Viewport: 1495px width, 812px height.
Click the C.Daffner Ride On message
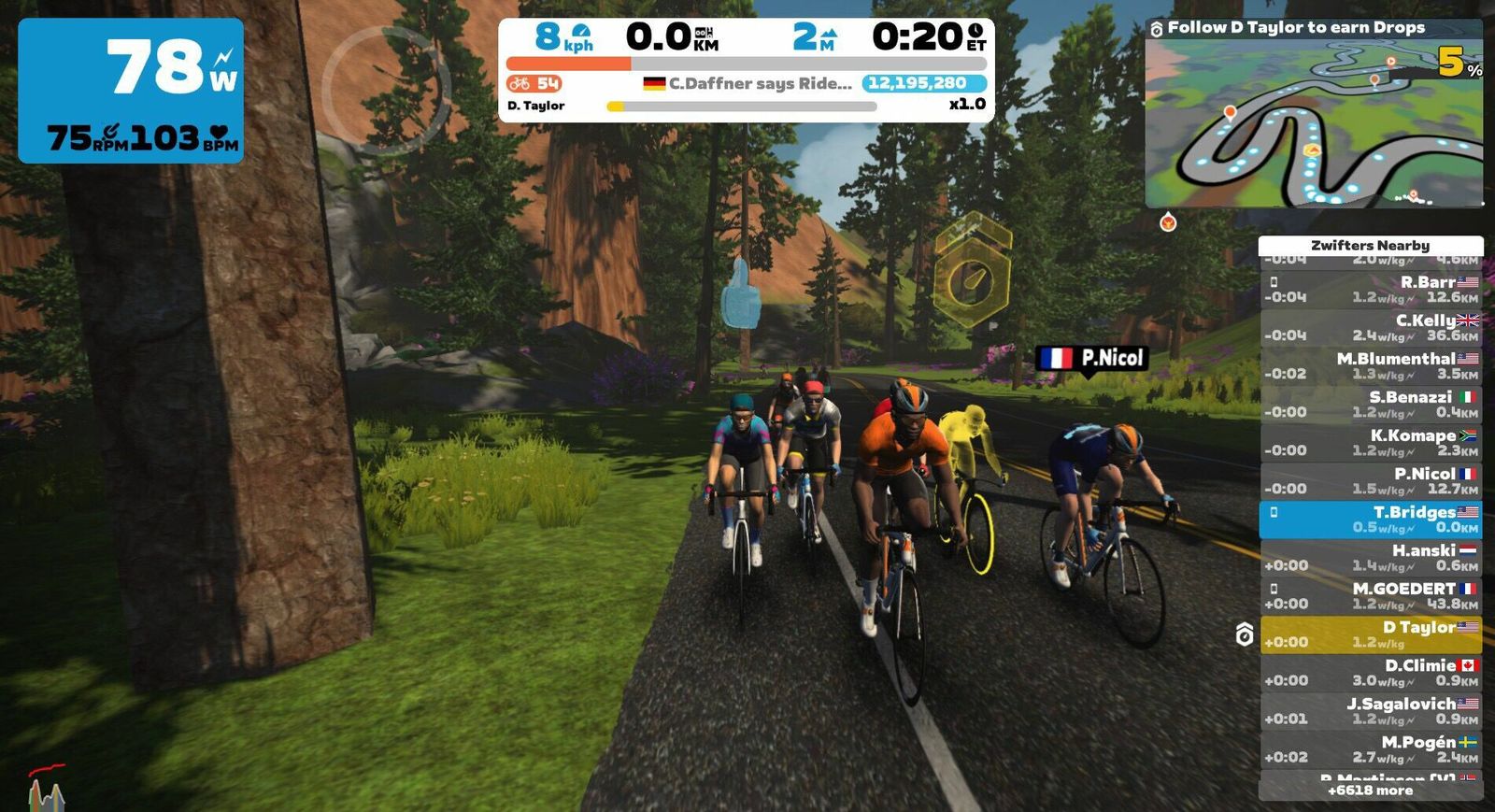pos(747,83)
